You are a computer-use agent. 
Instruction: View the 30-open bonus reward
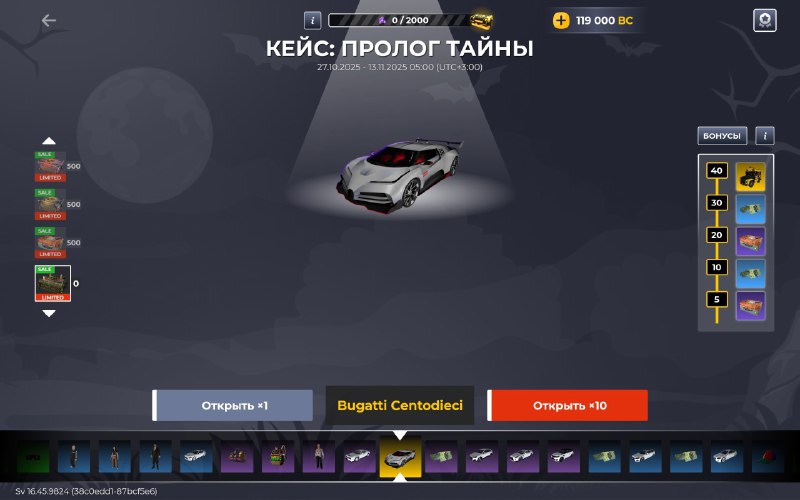click(751, 209)
